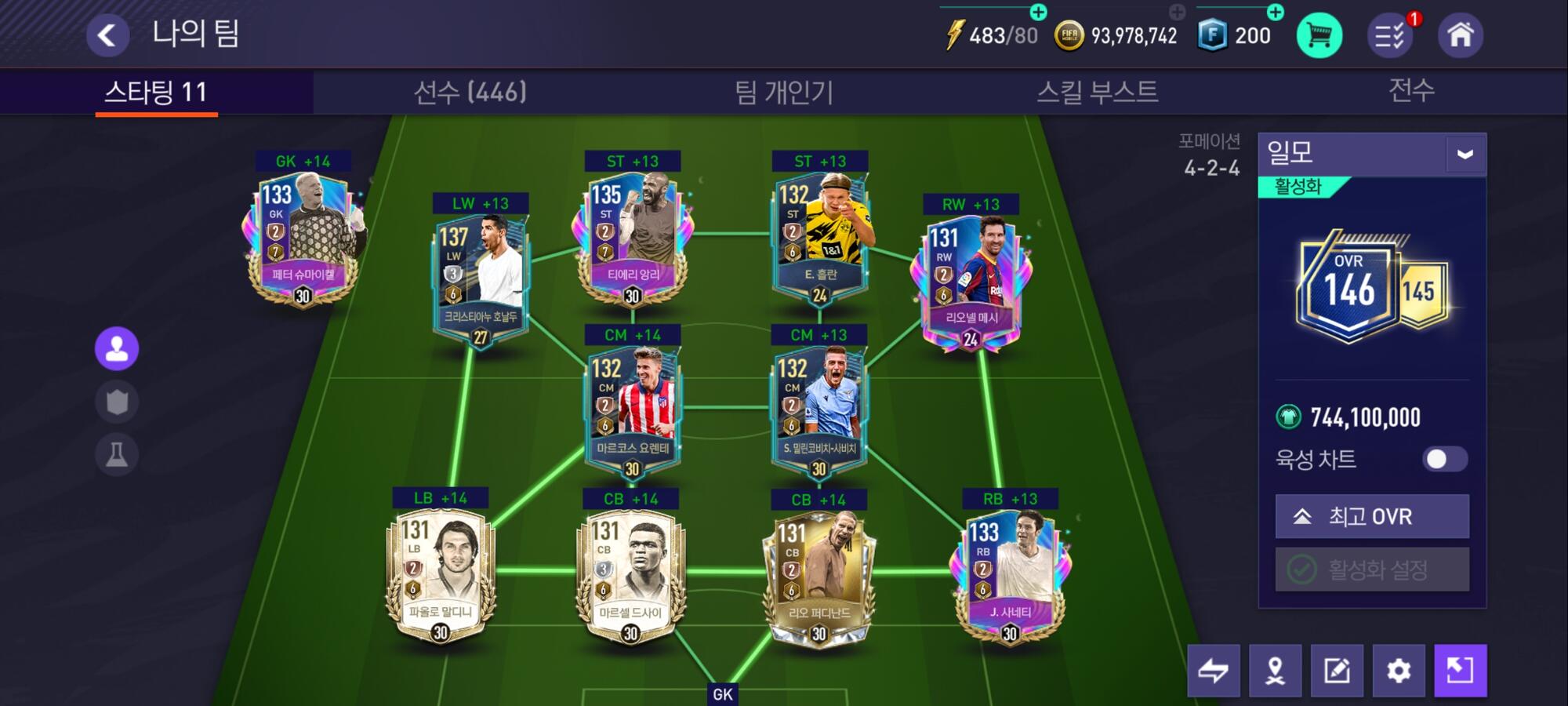Open the shop cart icon
The image size is (1568, 706).
(1319, 35)
